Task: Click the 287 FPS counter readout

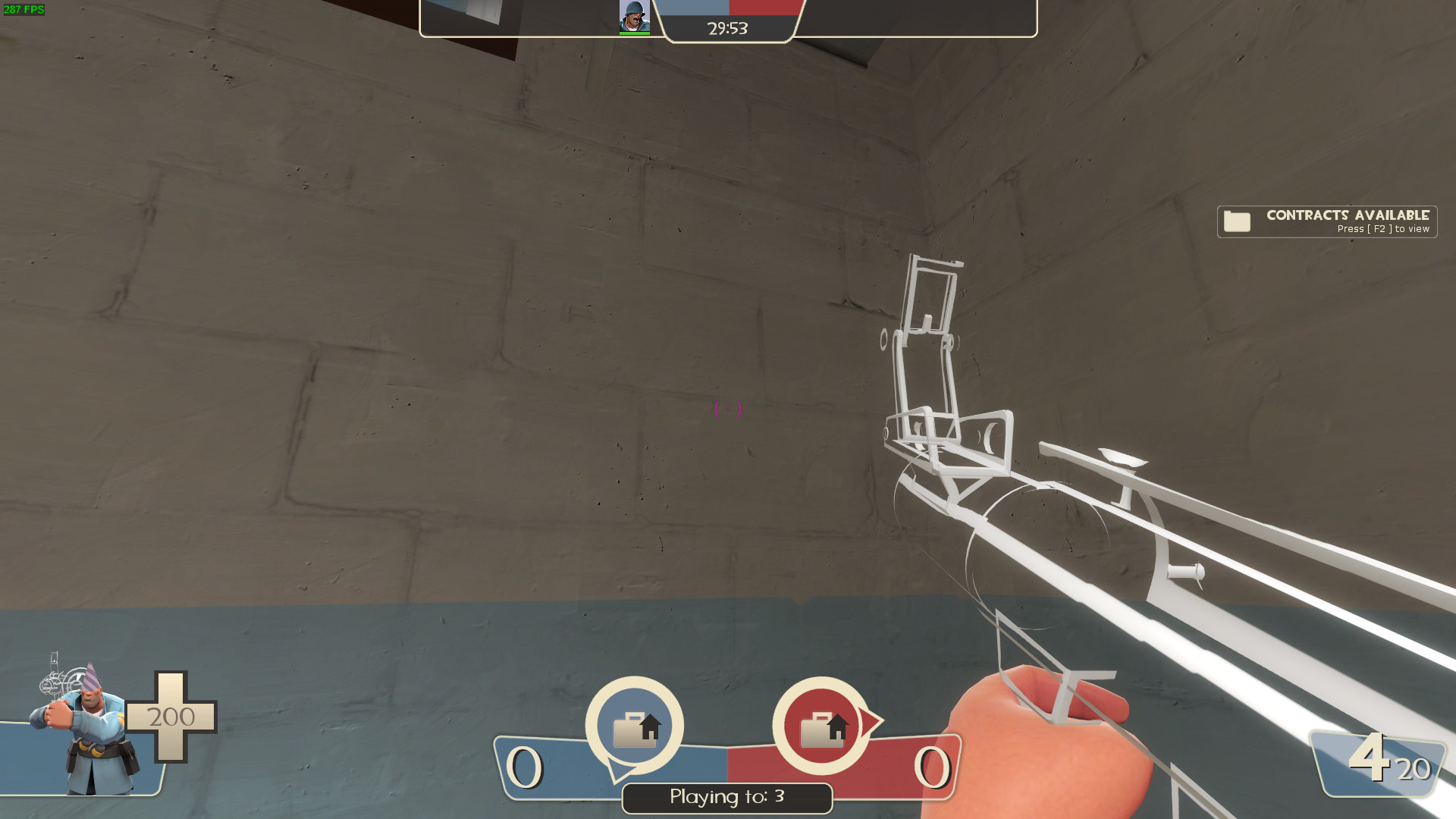Action: coord(25,10)
